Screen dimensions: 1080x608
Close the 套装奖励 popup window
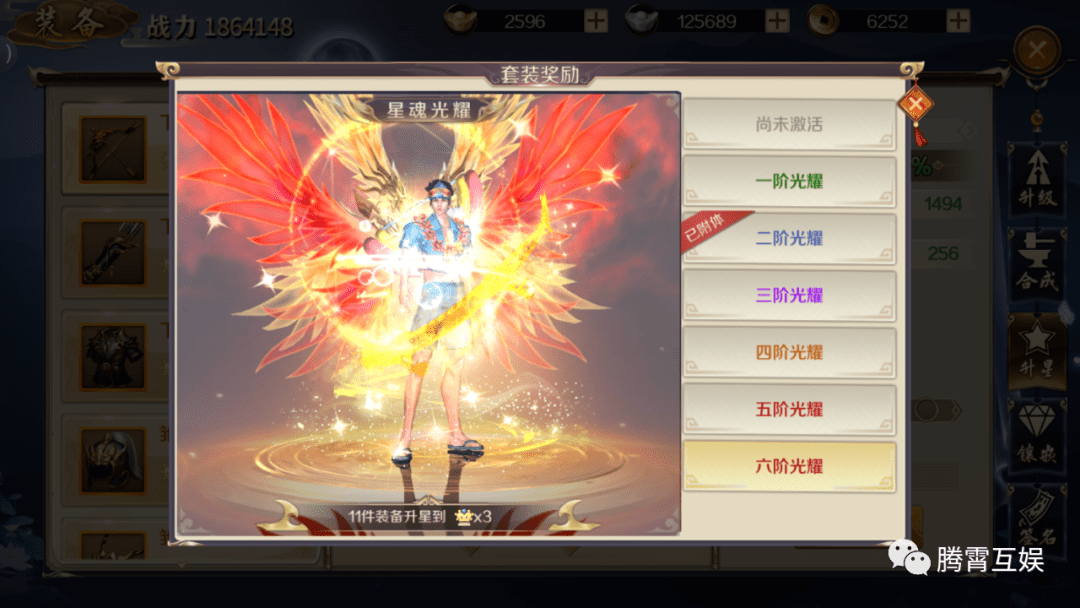[x=914, y=105]
